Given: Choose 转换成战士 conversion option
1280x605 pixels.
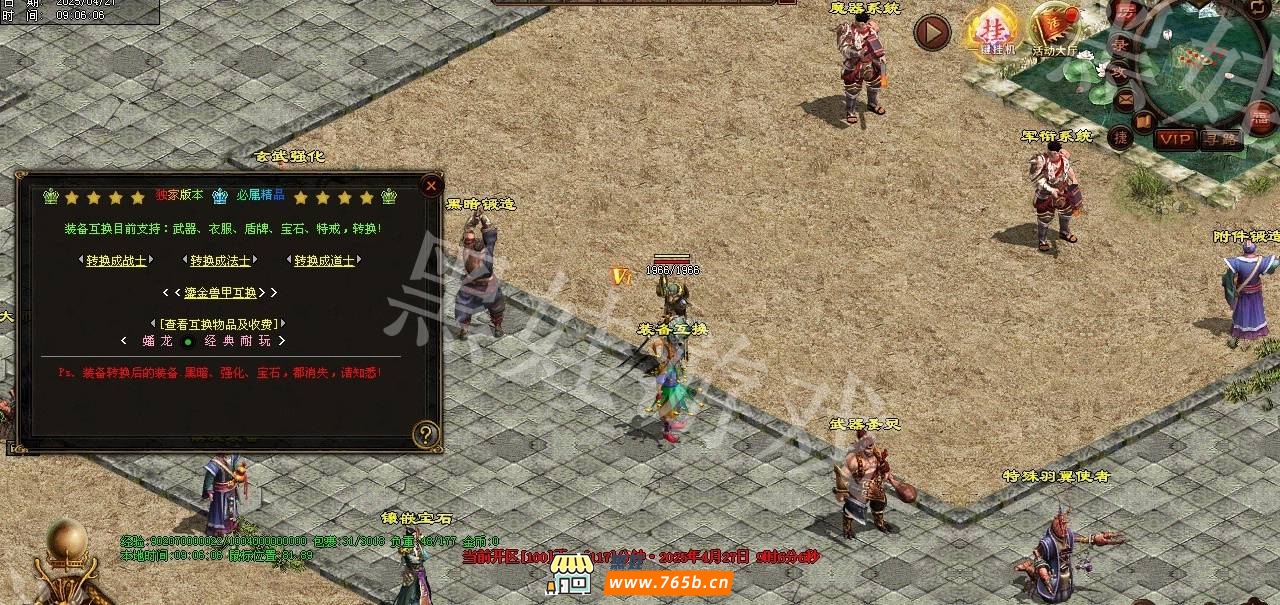Looking at the screenshot, I should tap(116, 261).
